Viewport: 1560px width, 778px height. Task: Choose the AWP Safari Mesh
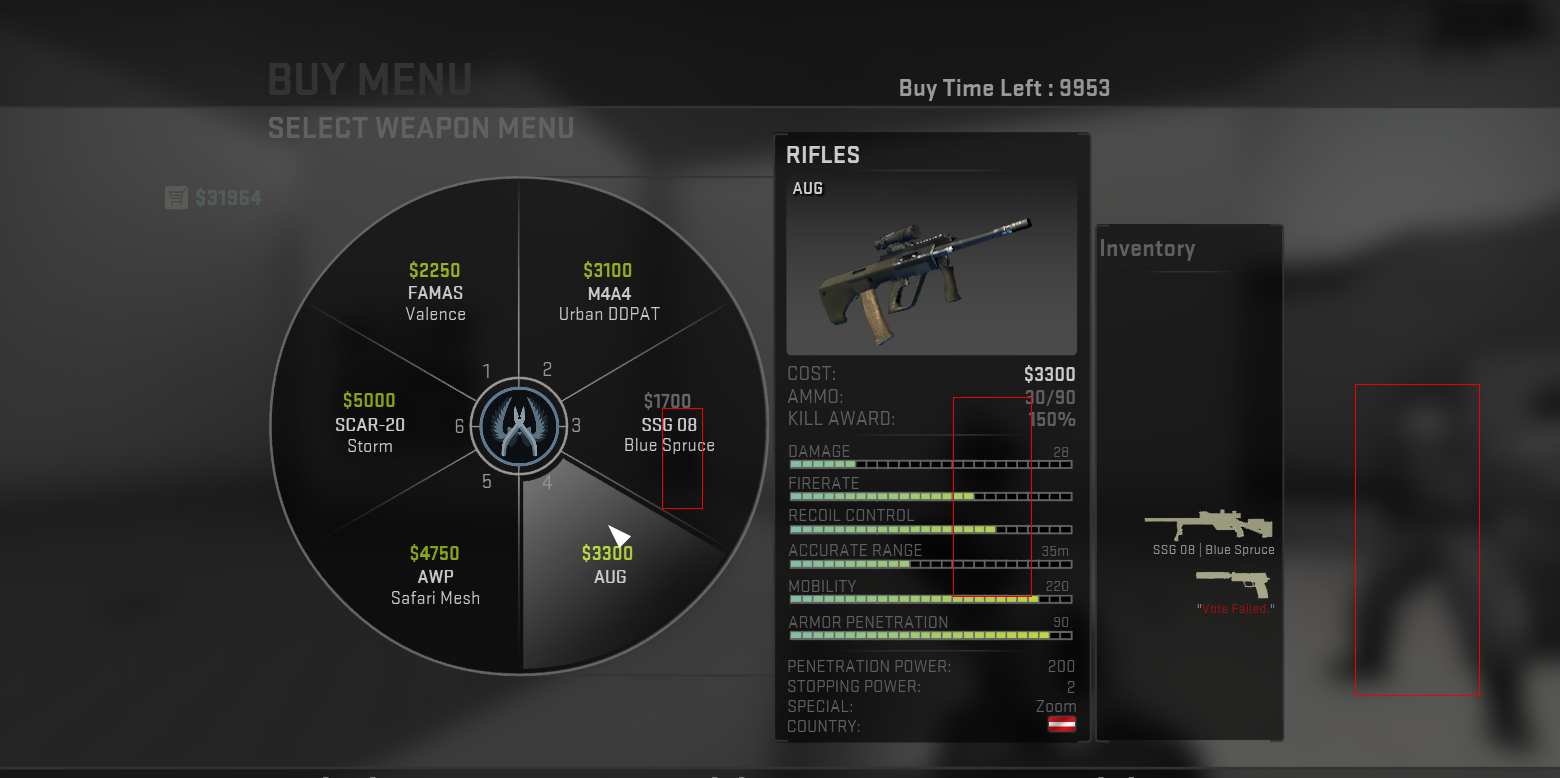coord(435,575)
